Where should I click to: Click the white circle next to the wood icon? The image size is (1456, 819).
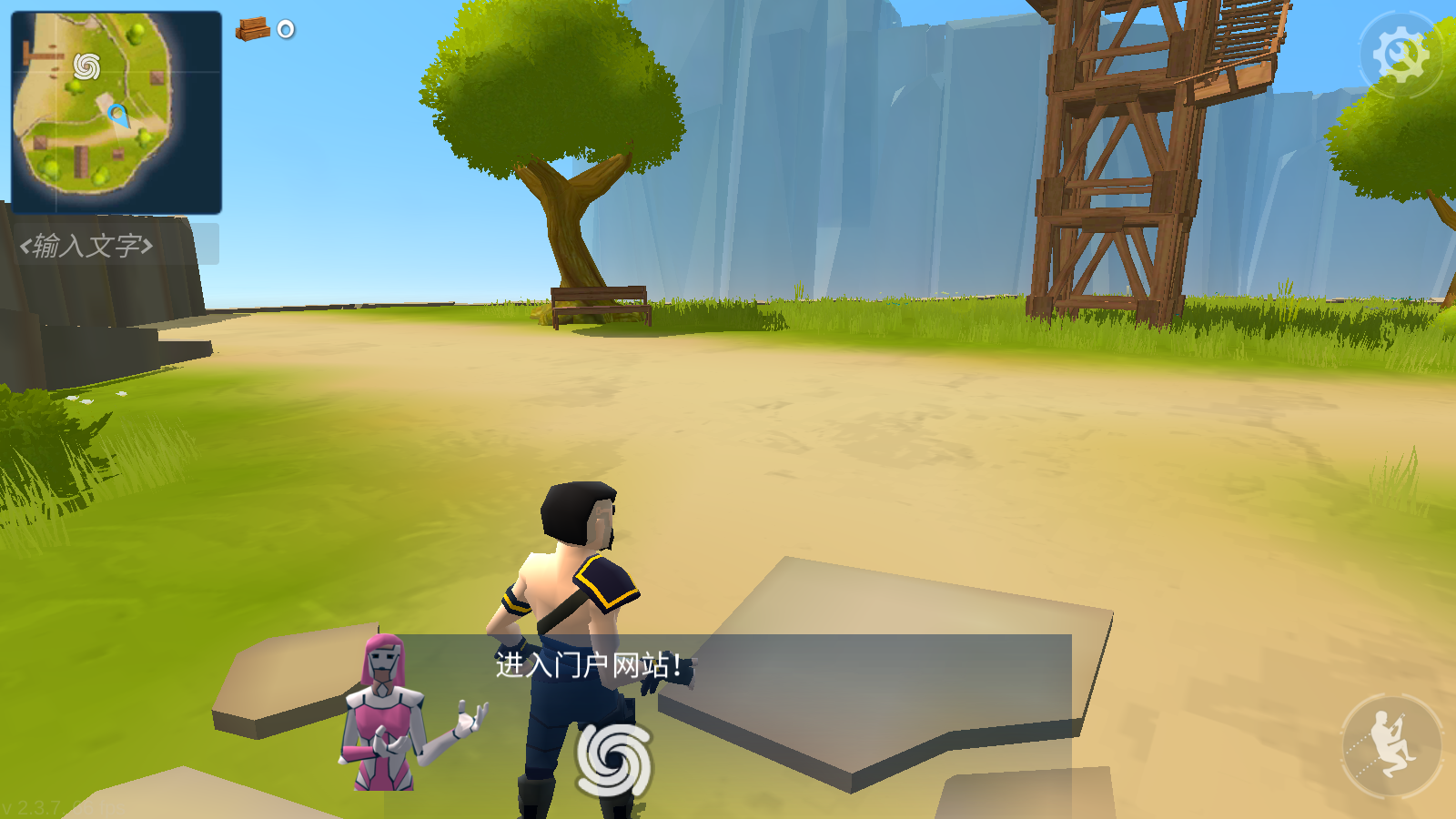click(284, 30)
